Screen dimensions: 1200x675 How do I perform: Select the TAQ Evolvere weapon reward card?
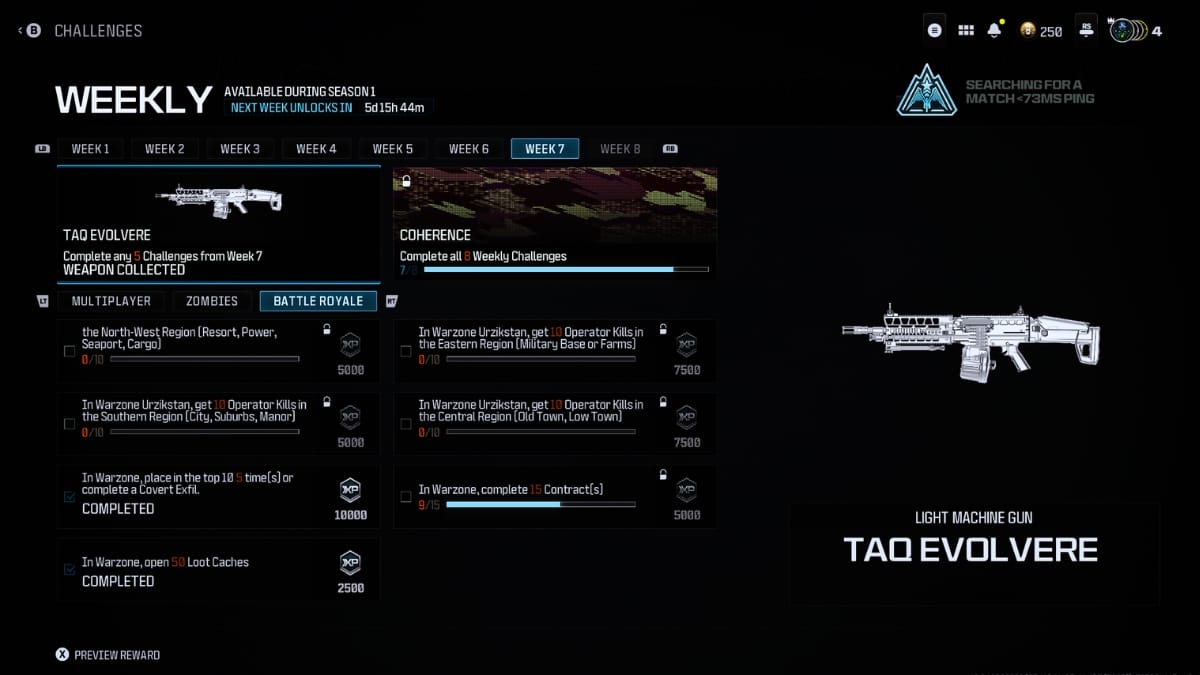click(x=218, y=225)
